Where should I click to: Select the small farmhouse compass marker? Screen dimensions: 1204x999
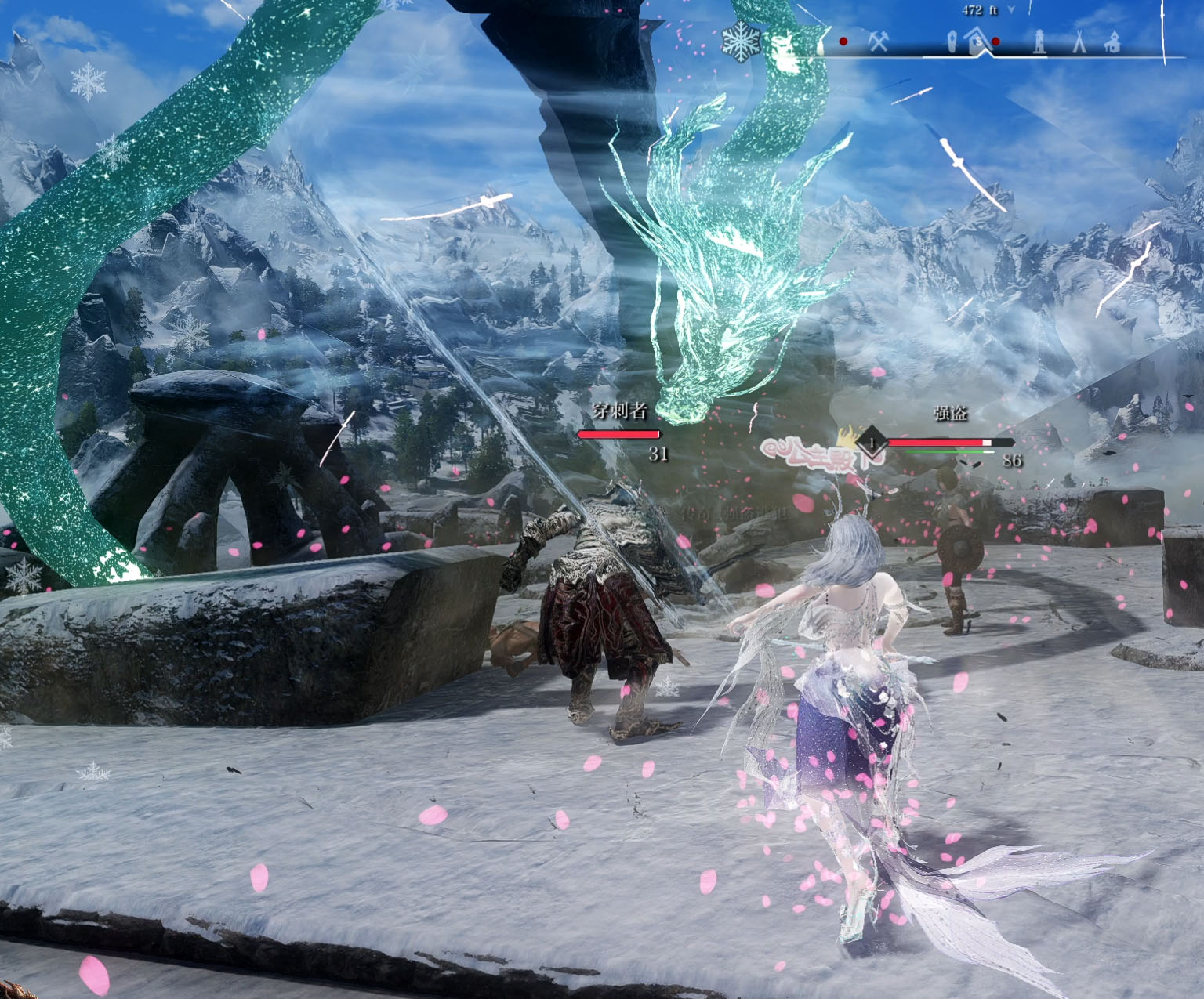point(1112,42)
